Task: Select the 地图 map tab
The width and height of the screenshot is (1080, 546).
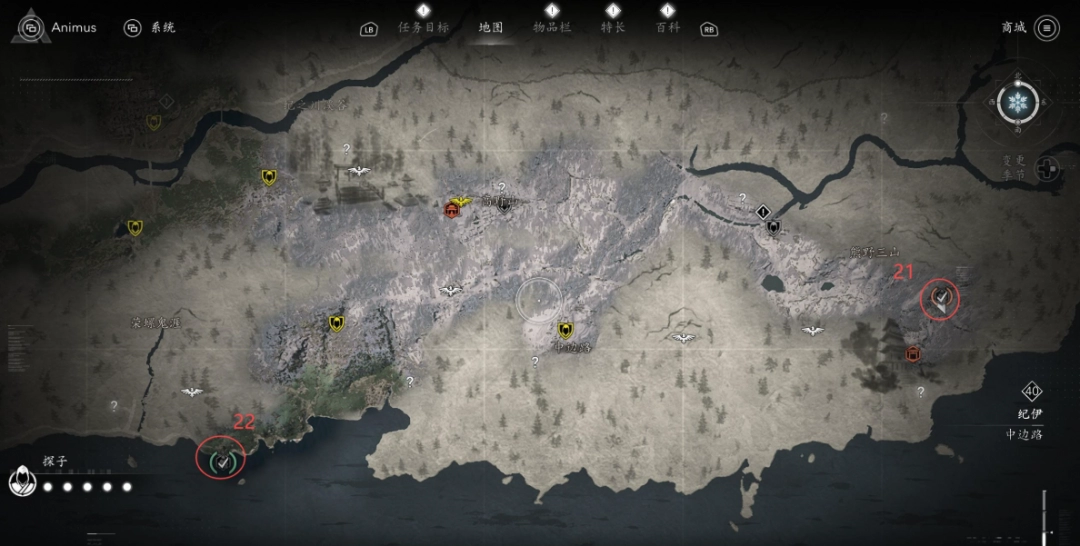Action: point(491,27)
